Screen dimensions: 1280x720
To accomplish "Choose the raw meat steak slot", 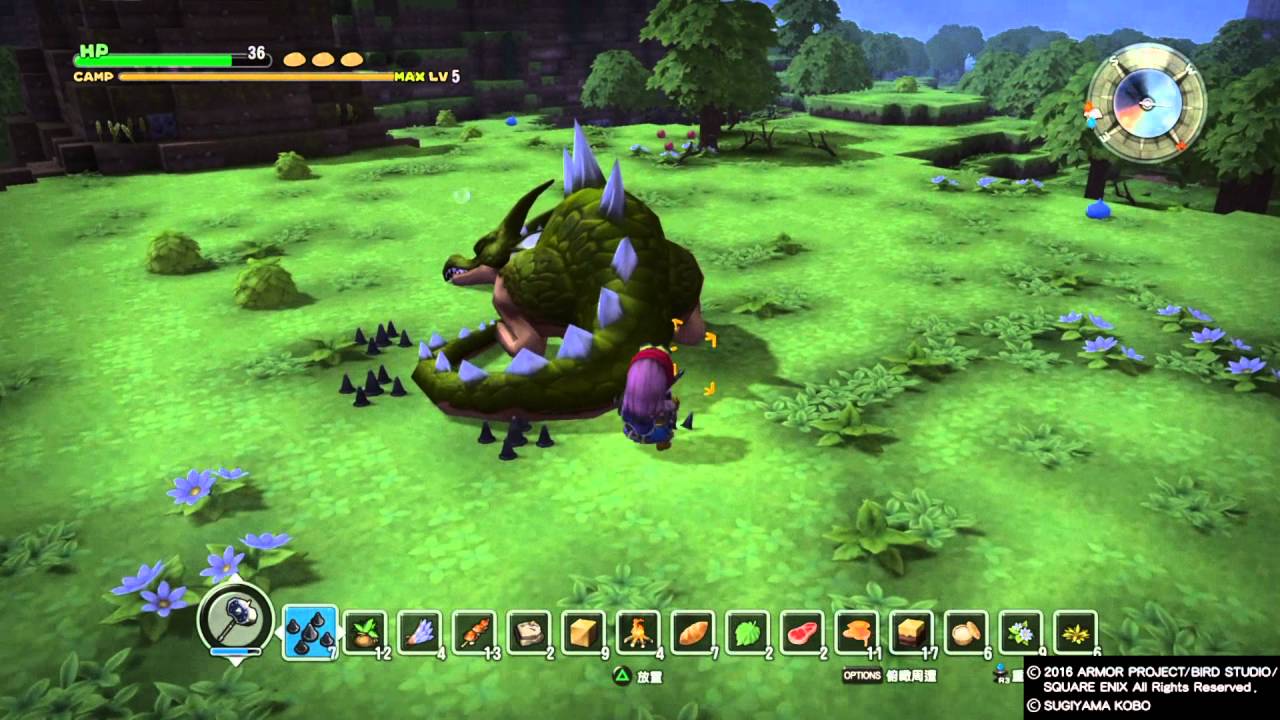I will tap(802, 633).
